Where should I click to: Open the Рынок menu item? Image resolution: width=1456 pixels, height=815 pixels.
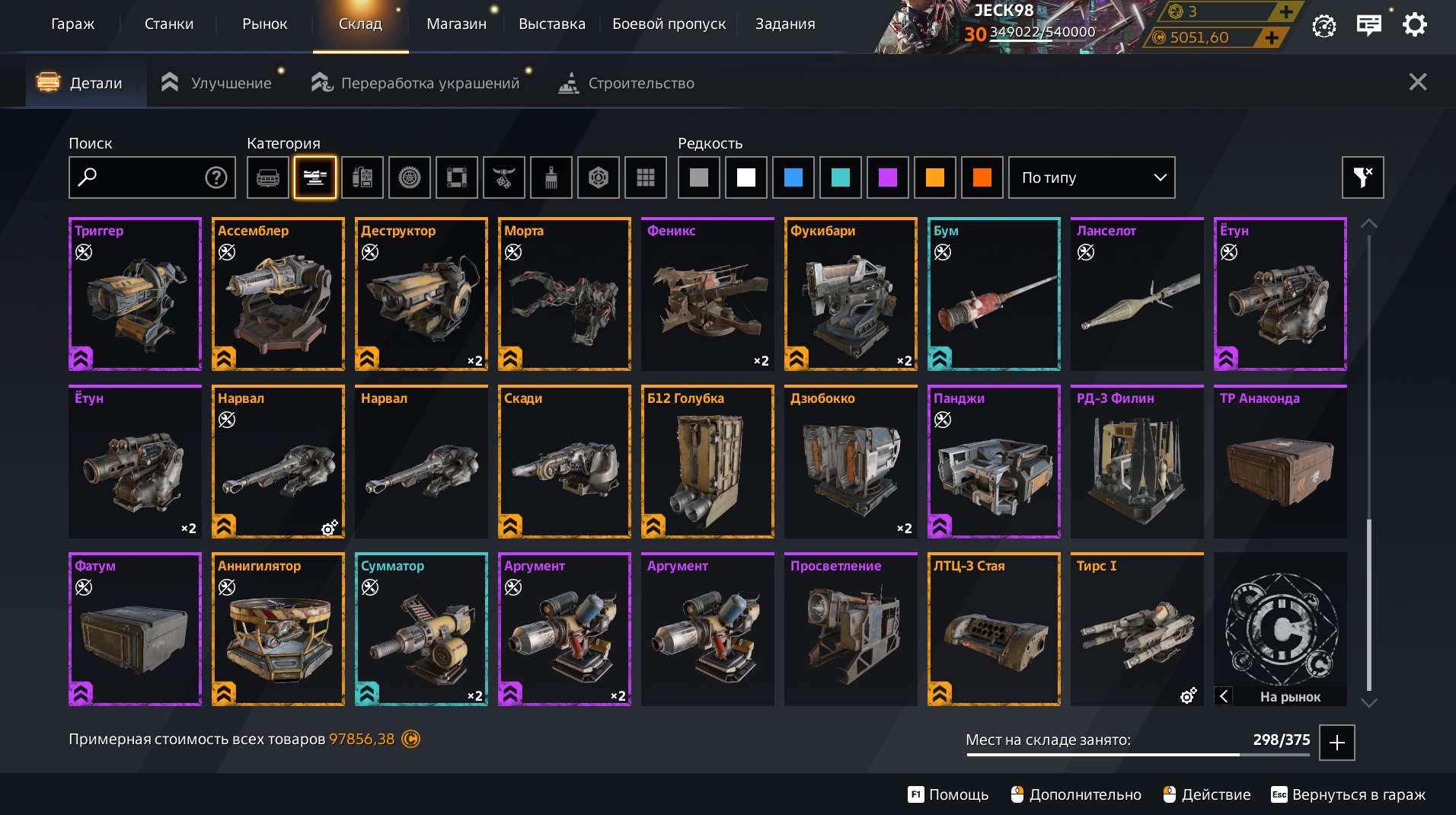[265, 24]
